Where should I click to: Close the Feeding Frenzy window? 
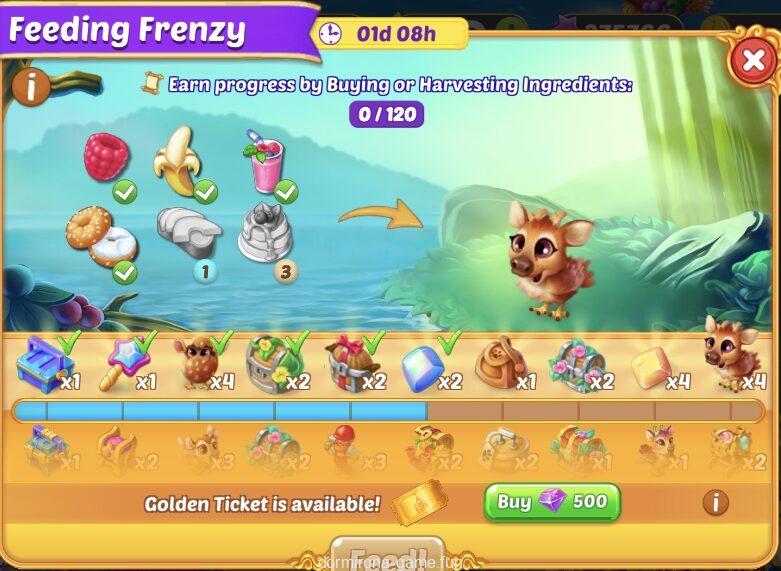click(x=750, y=62)
